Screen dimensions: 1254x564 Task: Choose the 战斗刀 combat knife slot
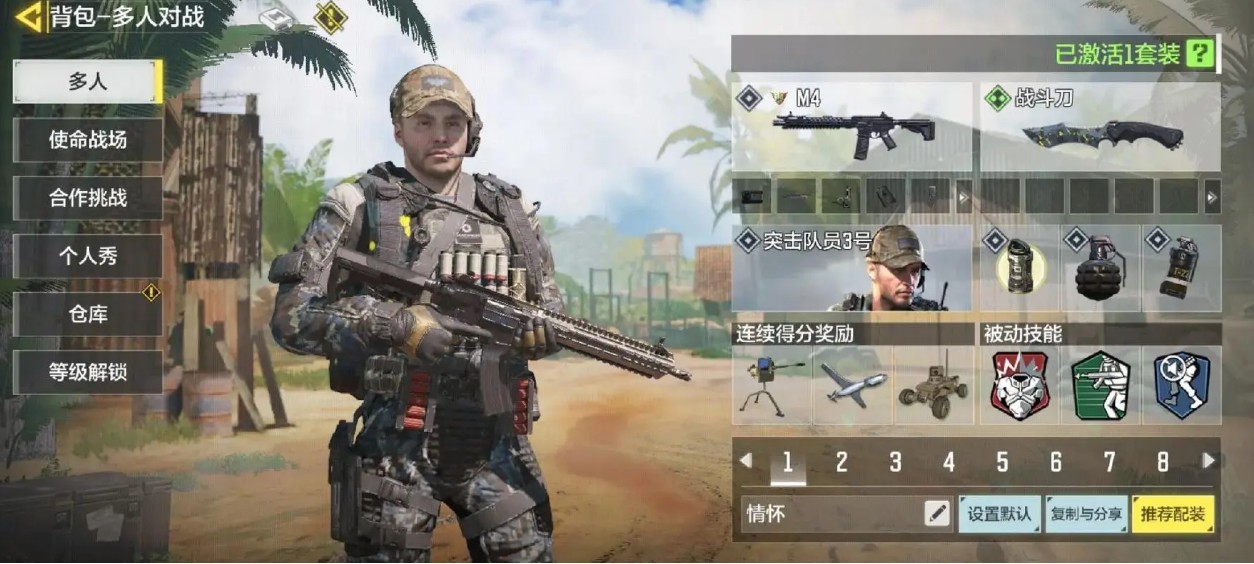click(x=1099, y=127)
